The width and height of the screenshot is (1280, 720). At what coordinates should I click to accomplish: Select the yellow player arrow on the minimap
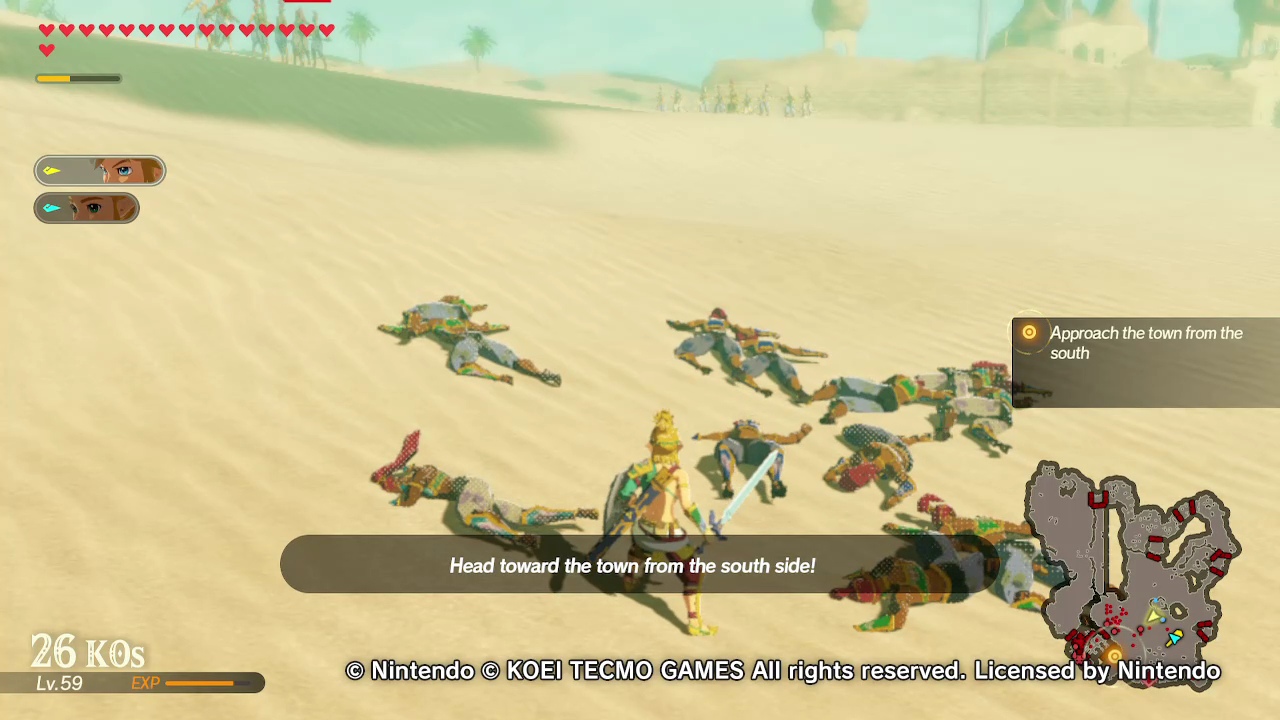[x=1153, y=615]
